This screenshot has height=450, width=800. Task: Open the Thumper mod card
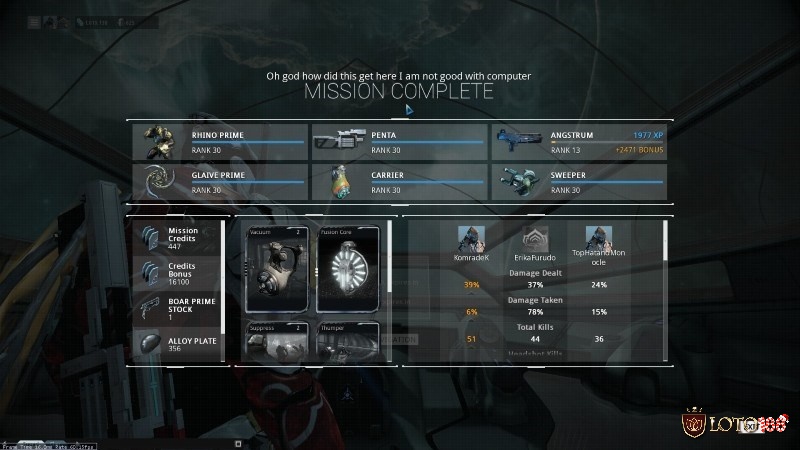349,342
